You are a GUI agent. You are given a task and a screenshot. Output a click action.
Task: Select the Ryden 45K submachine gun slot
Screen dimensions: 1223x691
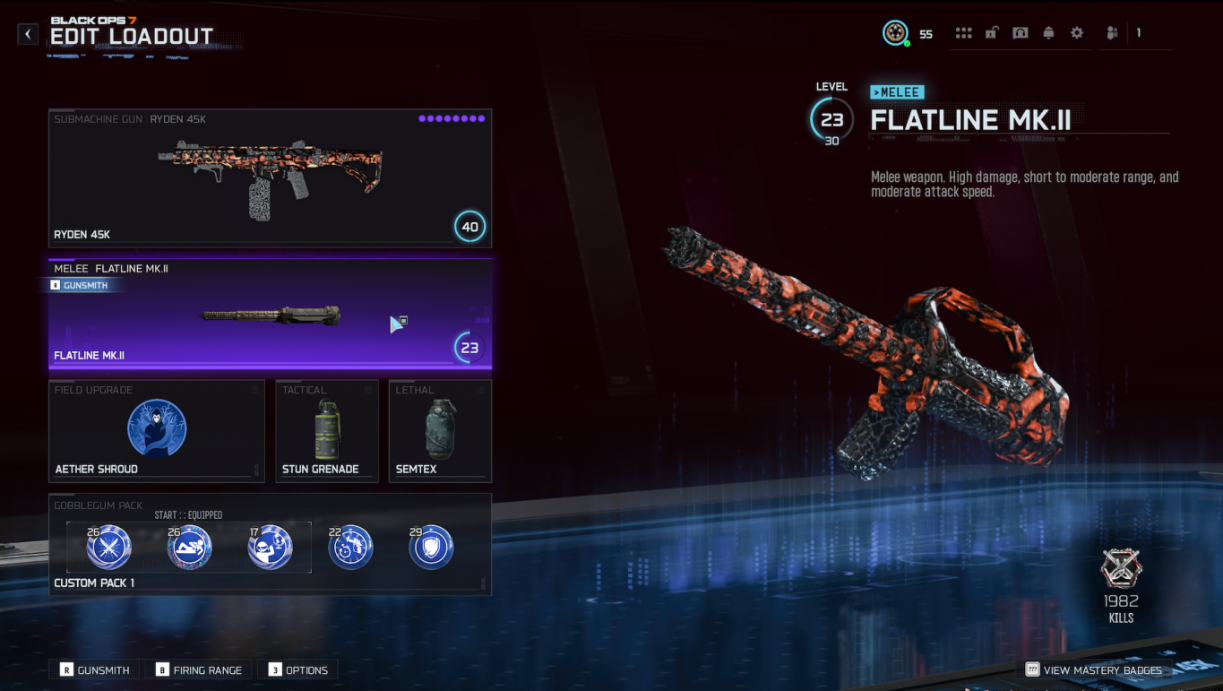270,178
